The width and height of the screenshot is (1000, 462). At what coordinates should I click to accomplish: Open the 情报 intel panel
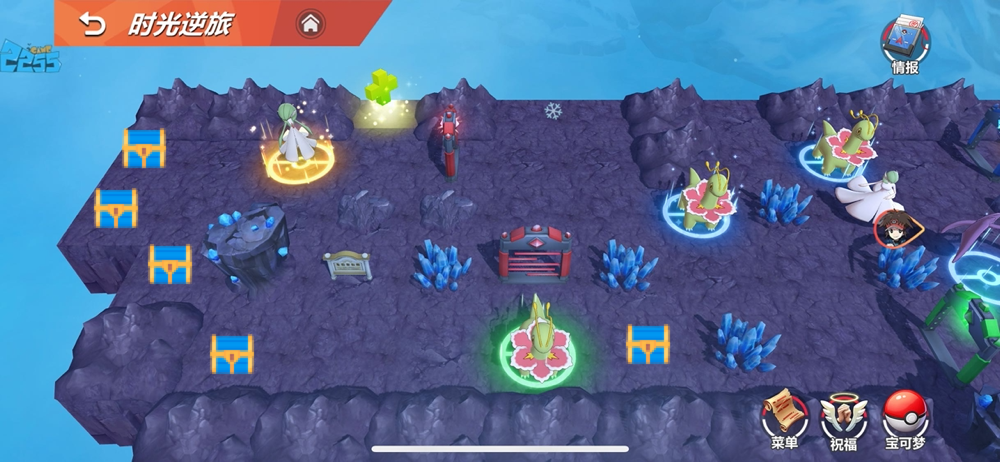(904, 42)
